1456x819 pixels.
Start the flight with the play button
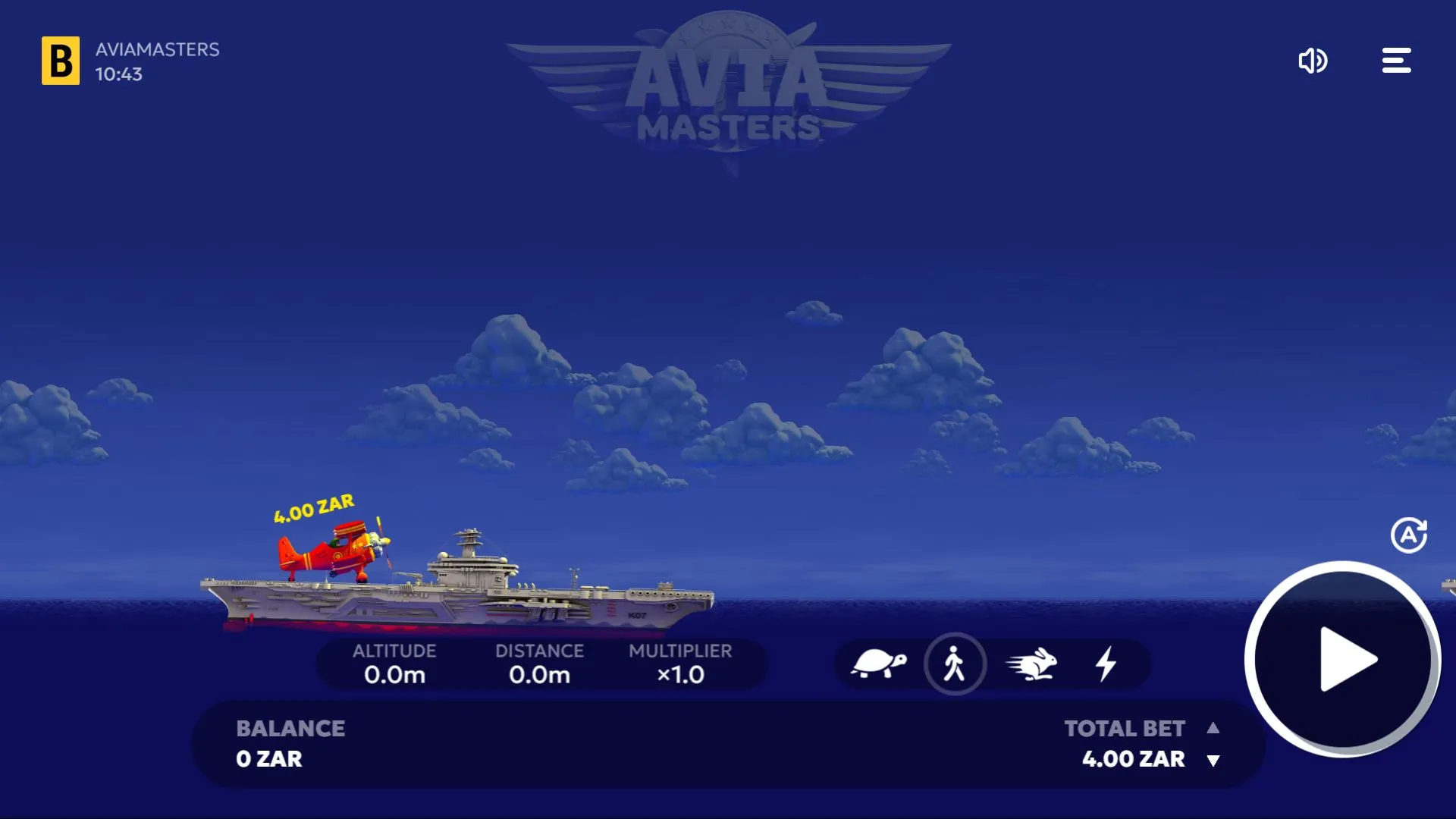[x=1343, y=660]
